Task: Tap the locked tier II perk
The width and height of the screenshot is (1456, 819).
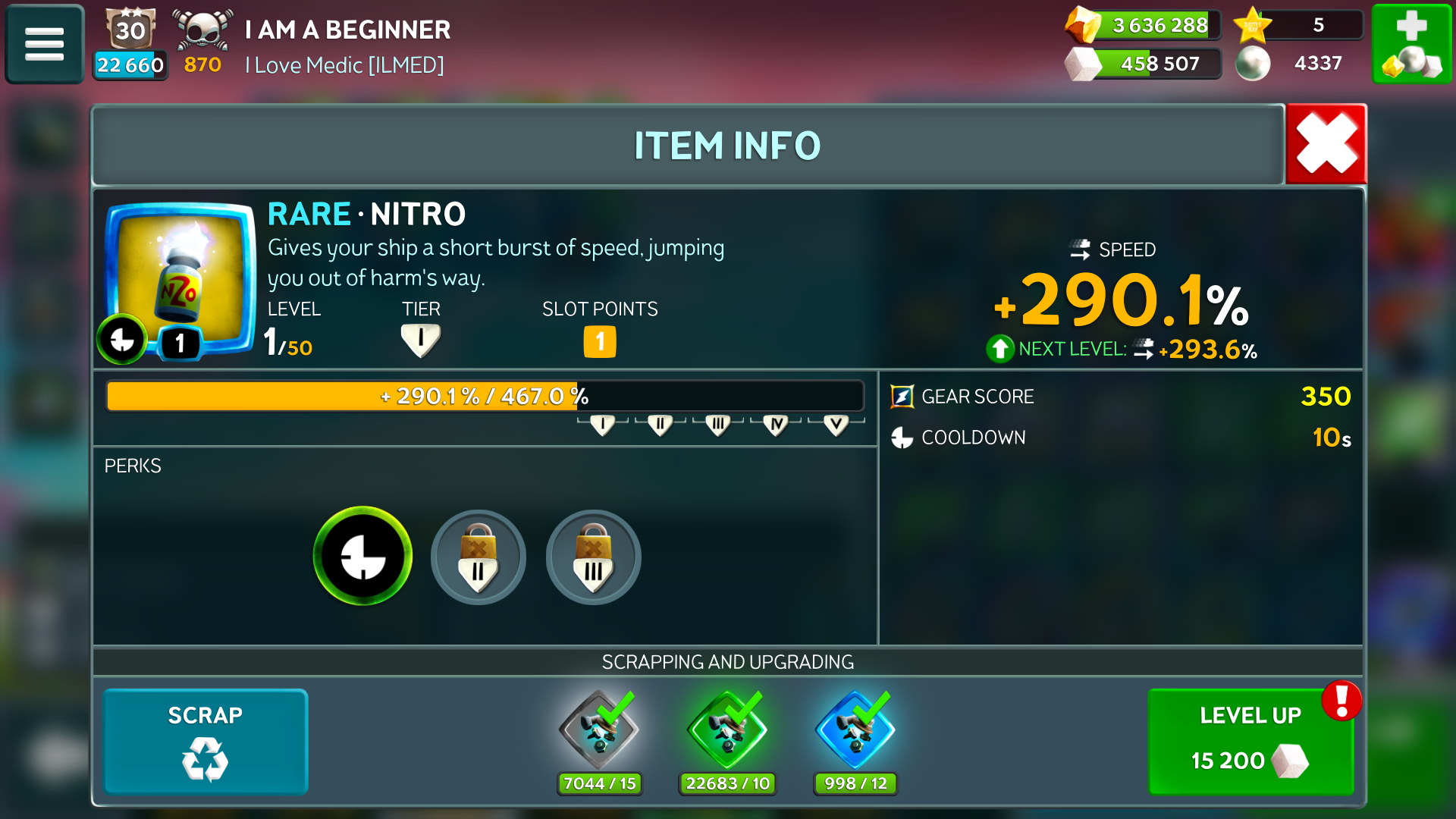Action: click(x=478, y=557)
